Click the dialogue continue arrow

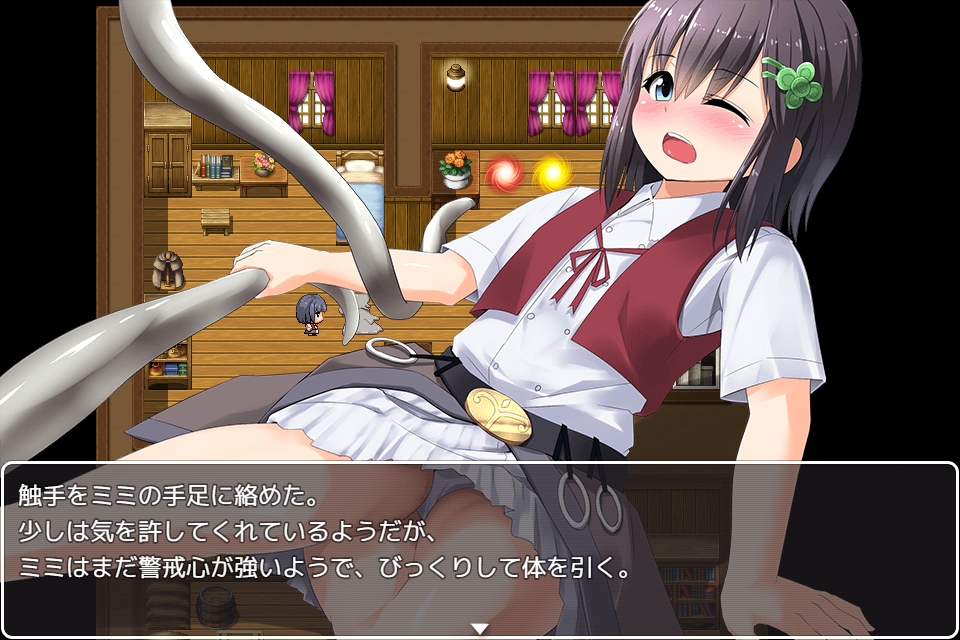pyautogui.click(x=480, y=628)
